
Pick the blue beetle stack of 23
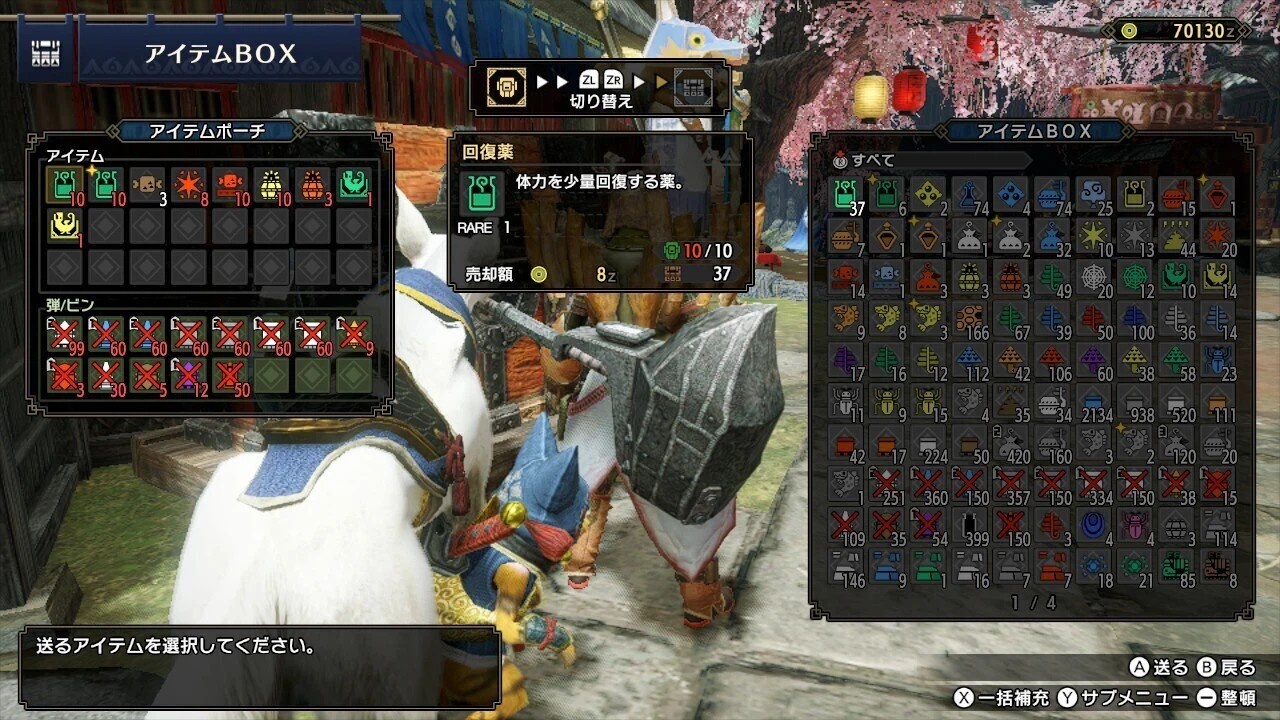[x=1216, y=359]
